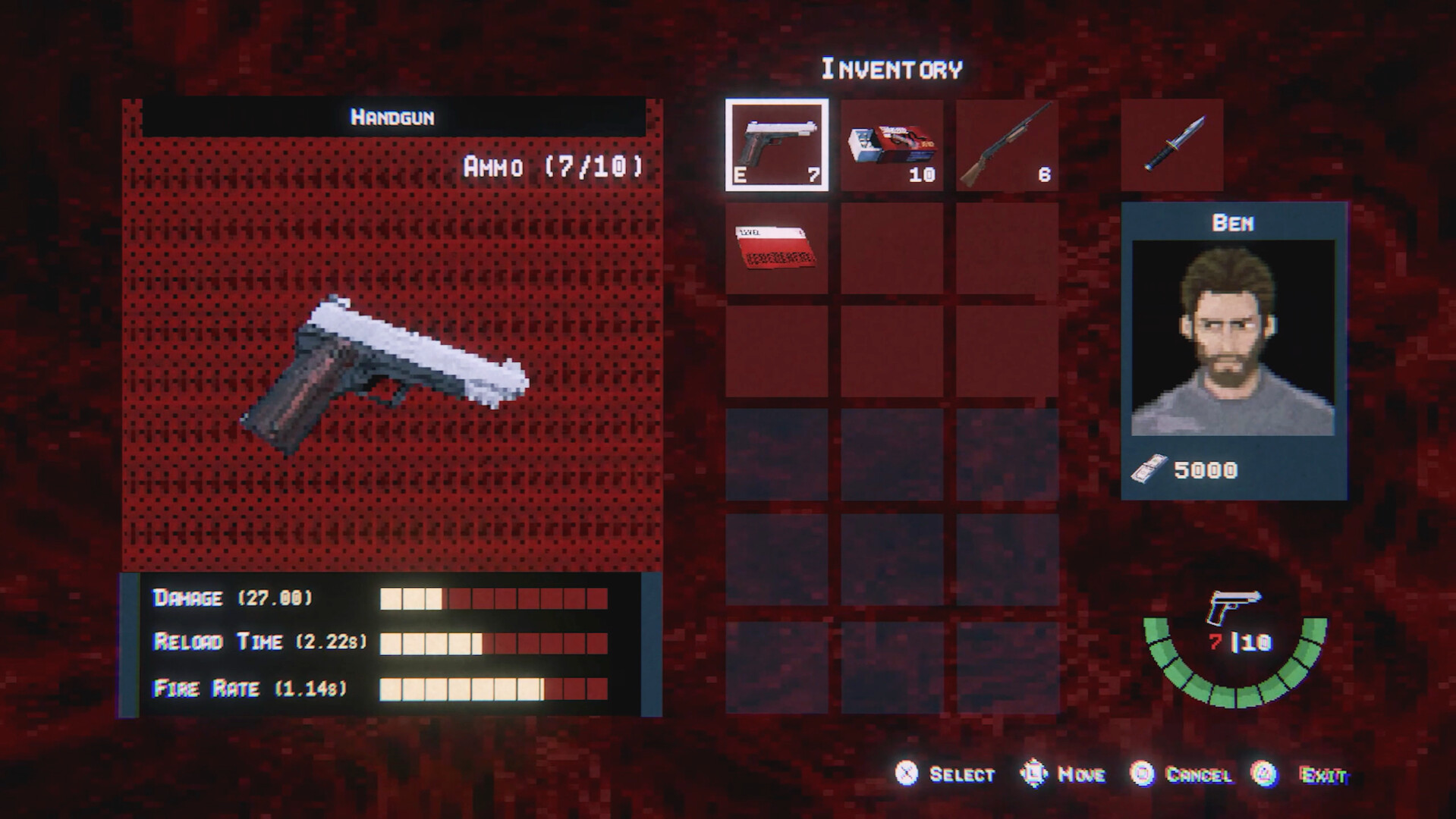Select the ammo box with 10 rounds

point(892,144)
